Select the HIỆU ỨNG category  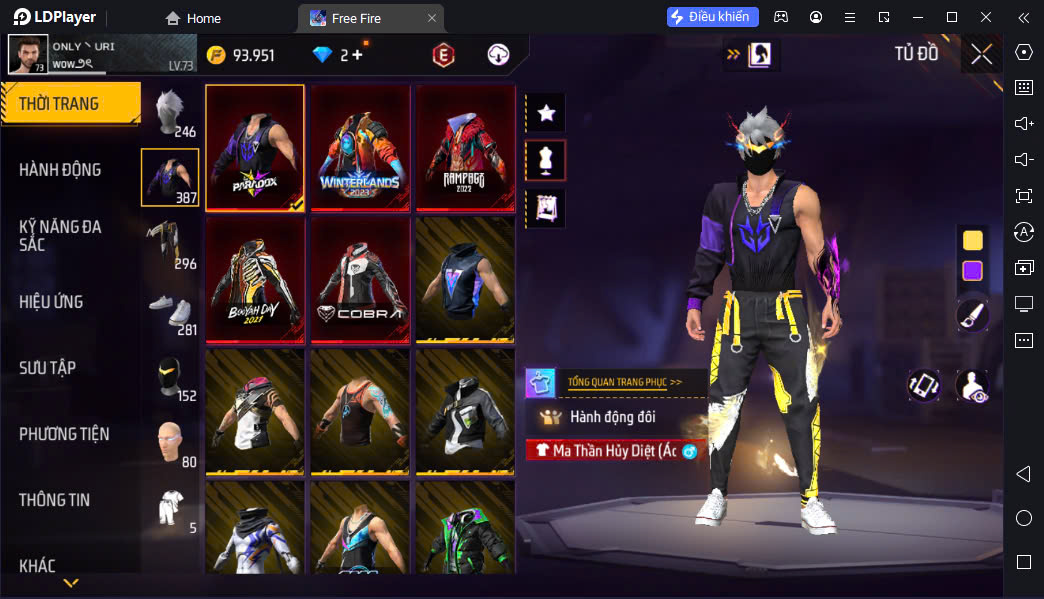click(x=51, y=302)
